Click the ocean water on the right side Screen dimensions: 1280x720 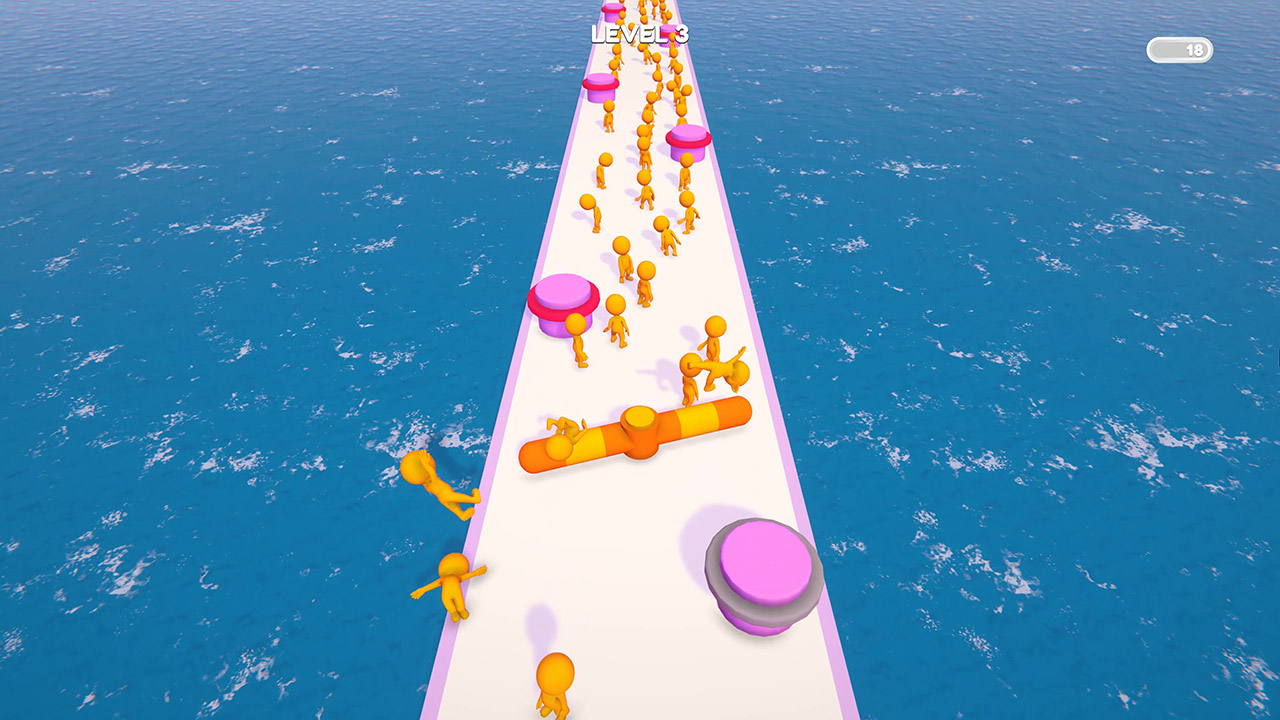1050,350
